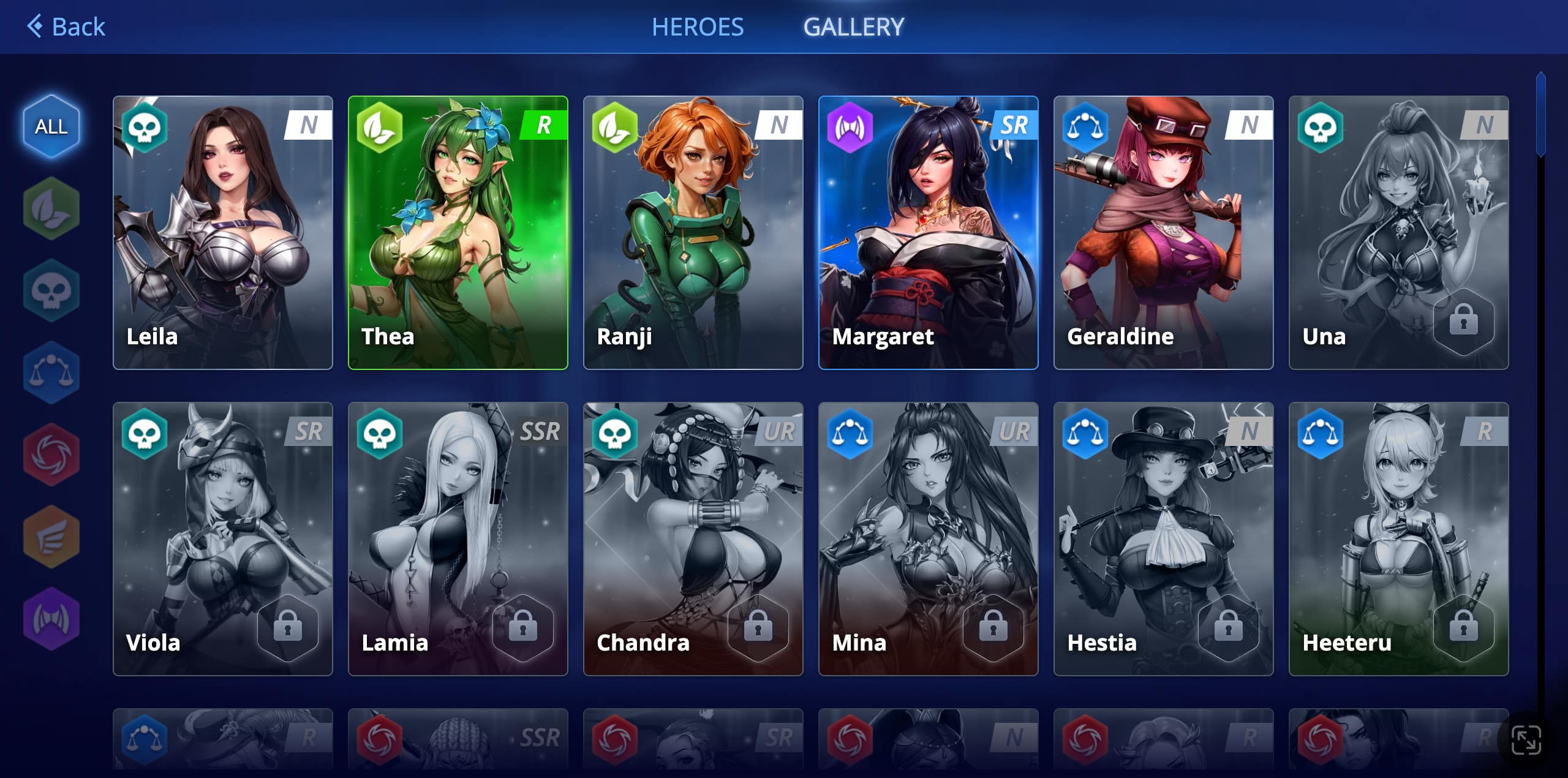Toggle fullscreen with the expand icon
Screen dimensions: 1568x778
click(x=1526, y=740)
